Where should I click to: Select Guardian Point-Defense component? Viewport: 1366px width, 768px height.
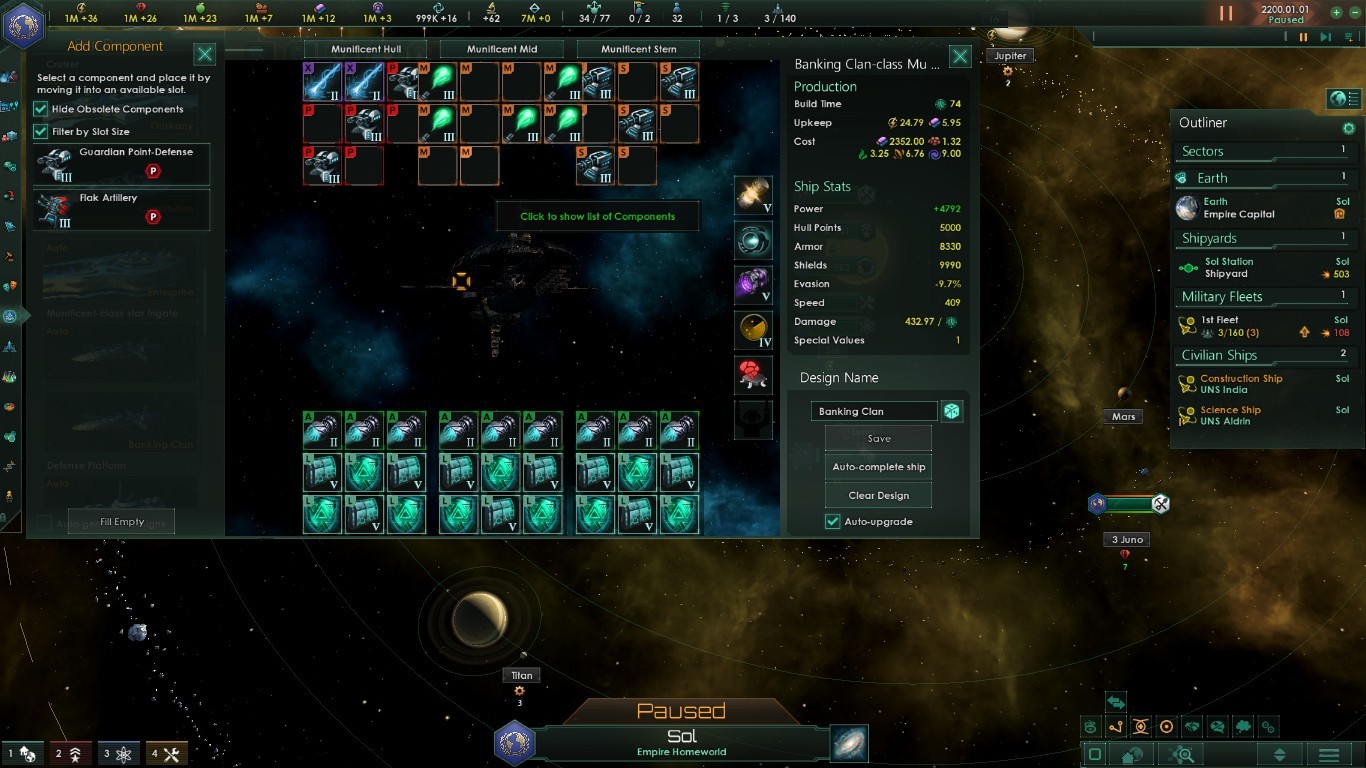coord(122,164)
